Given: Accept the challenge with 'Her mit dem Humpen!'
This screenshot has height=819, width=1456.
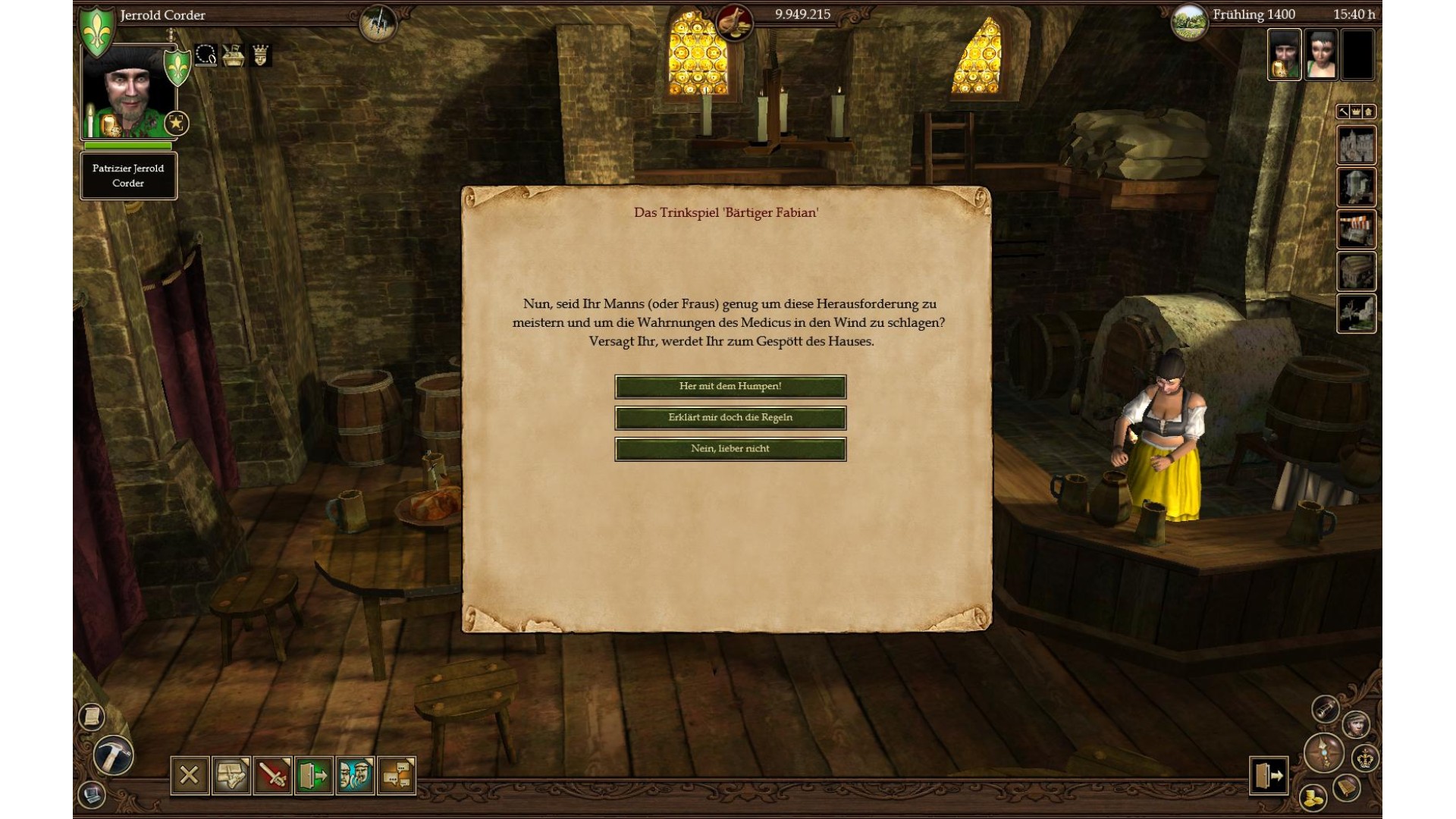Looking at the screenshot, I should coord(730,387).
